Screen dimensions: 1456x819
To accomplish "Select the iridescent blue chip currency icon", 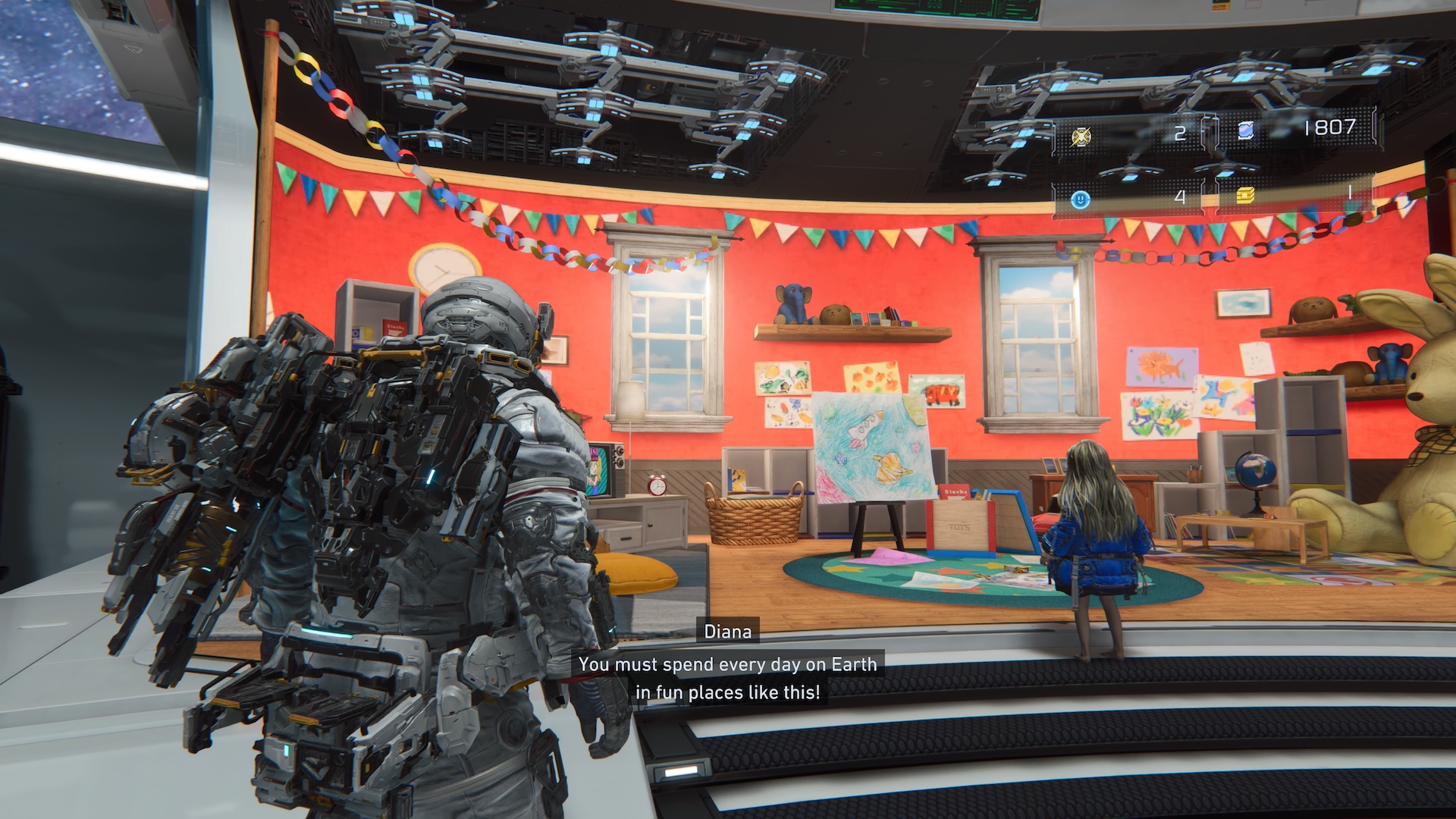I will [x=1245, y=131].
